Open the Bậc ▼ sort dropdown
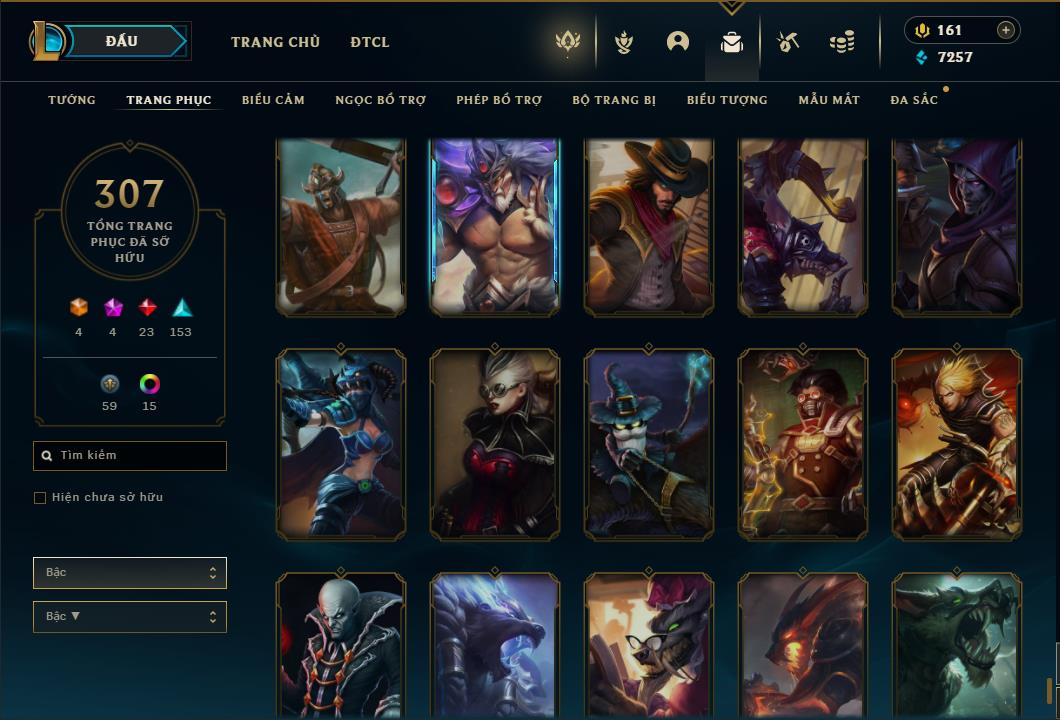 [x=130, y=617]
